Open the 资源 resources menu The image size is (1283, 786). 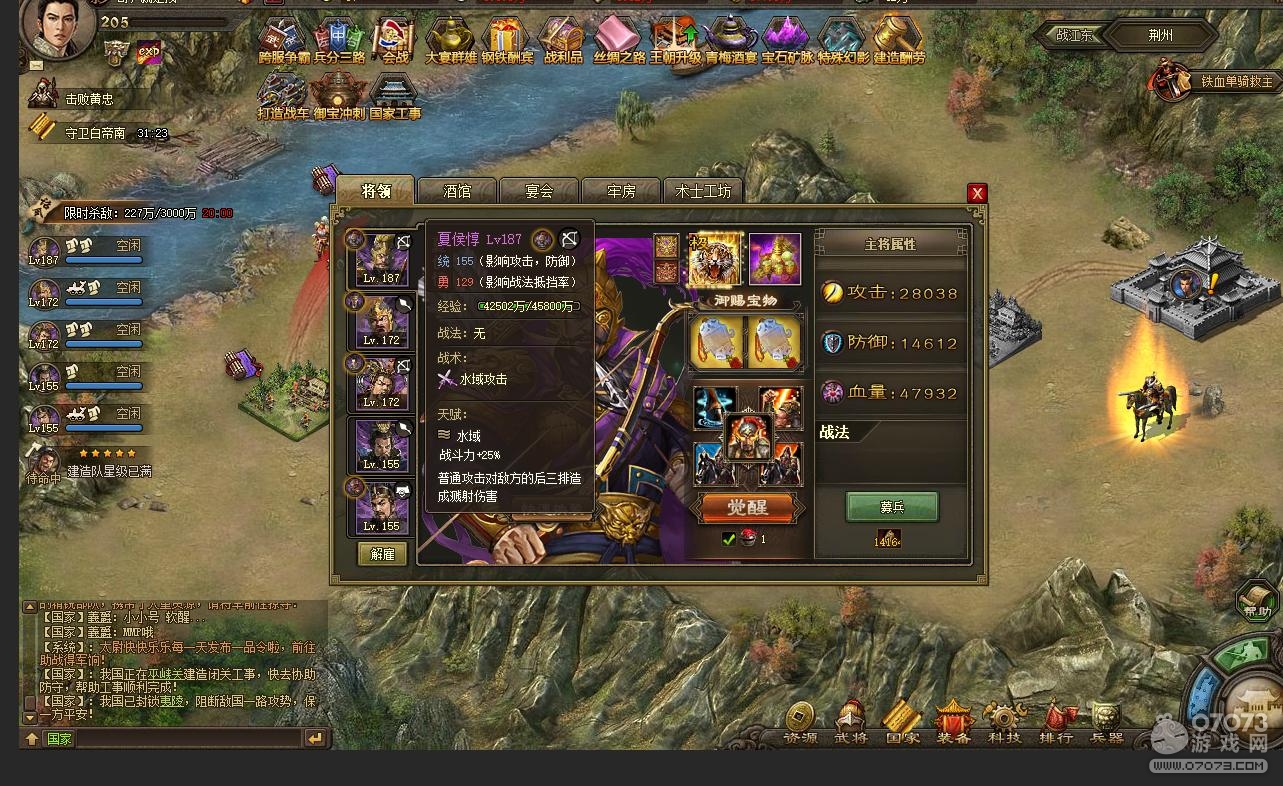pyautogui.click(x=800, y=724)
